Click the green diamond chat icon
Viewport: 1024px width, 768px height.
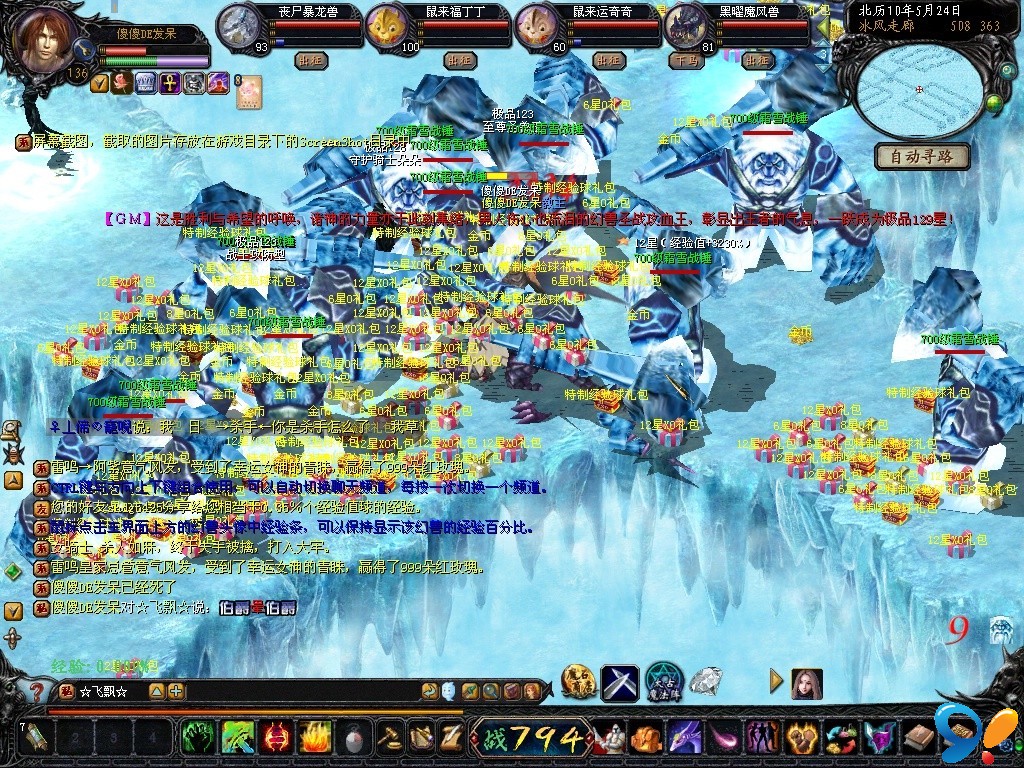12,571
